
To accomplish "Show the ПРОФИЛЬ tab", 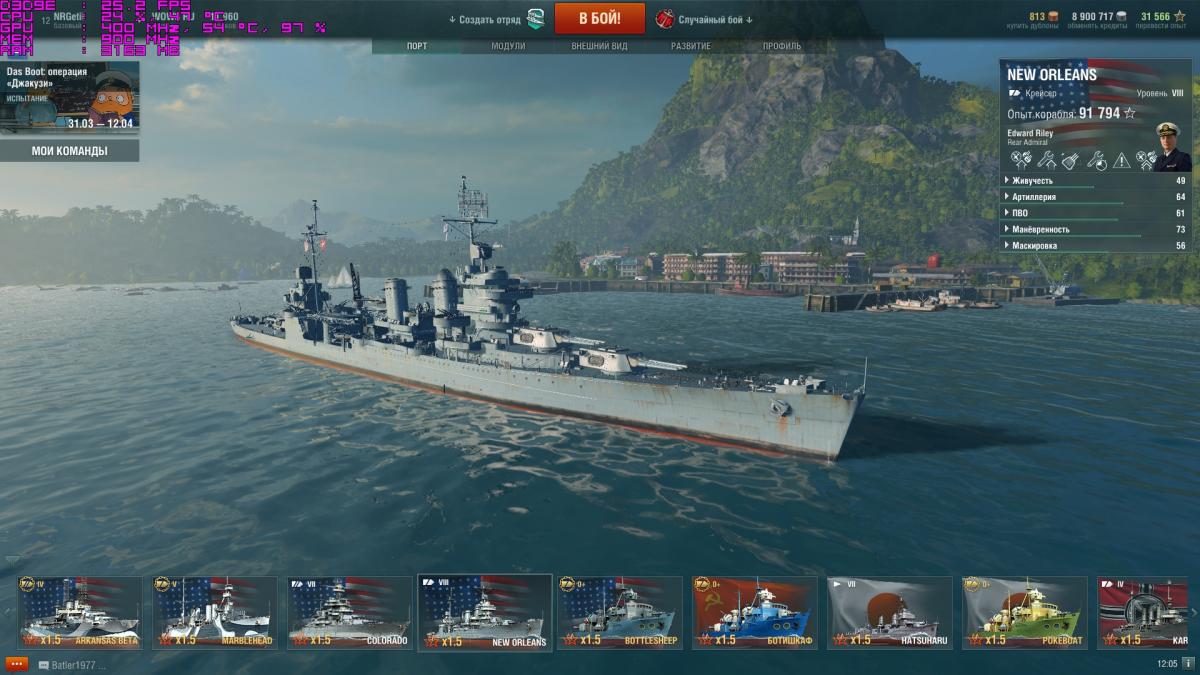I will 781,46.
